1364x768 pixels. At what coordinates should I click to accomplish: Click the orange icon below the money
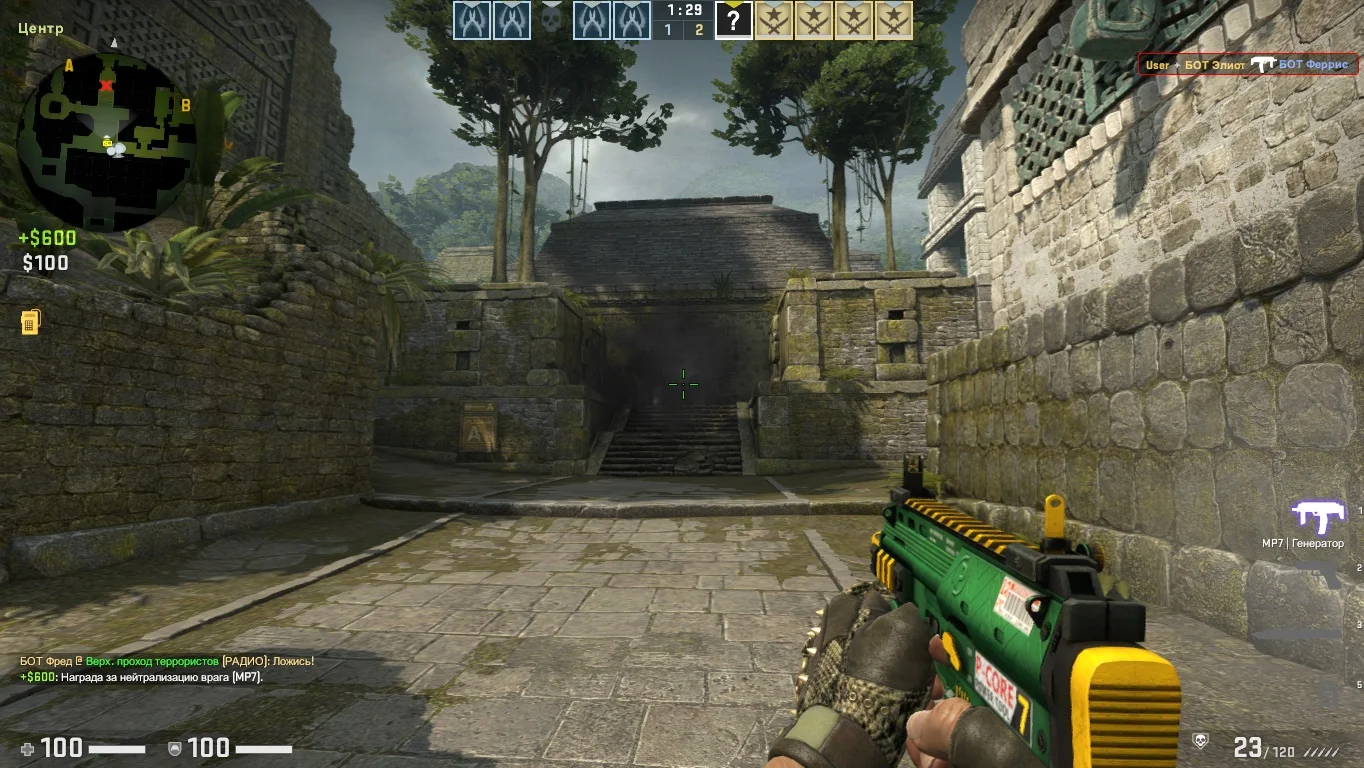30,322
